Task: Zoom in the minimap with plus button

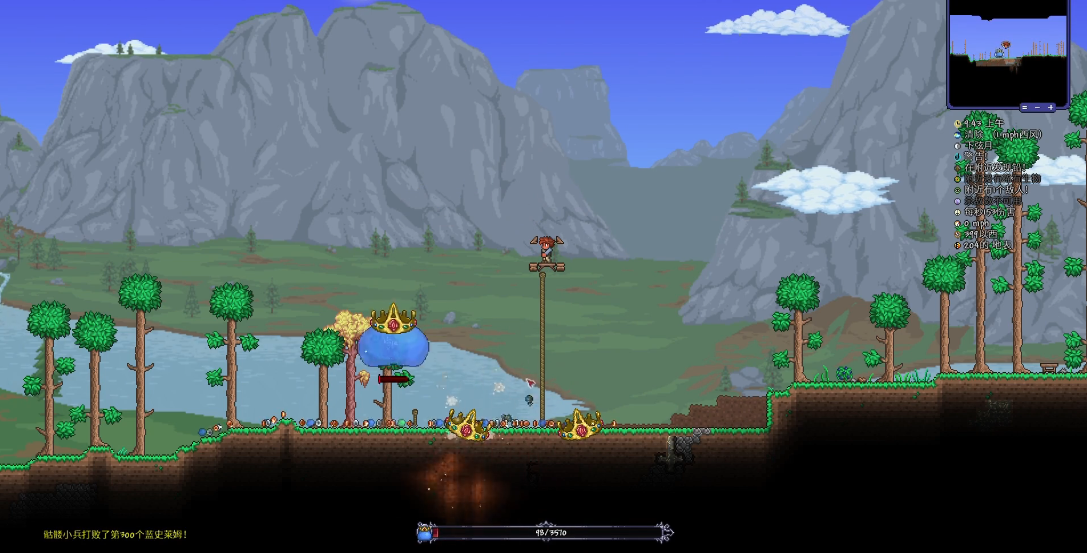Action: coord(1050,107)
